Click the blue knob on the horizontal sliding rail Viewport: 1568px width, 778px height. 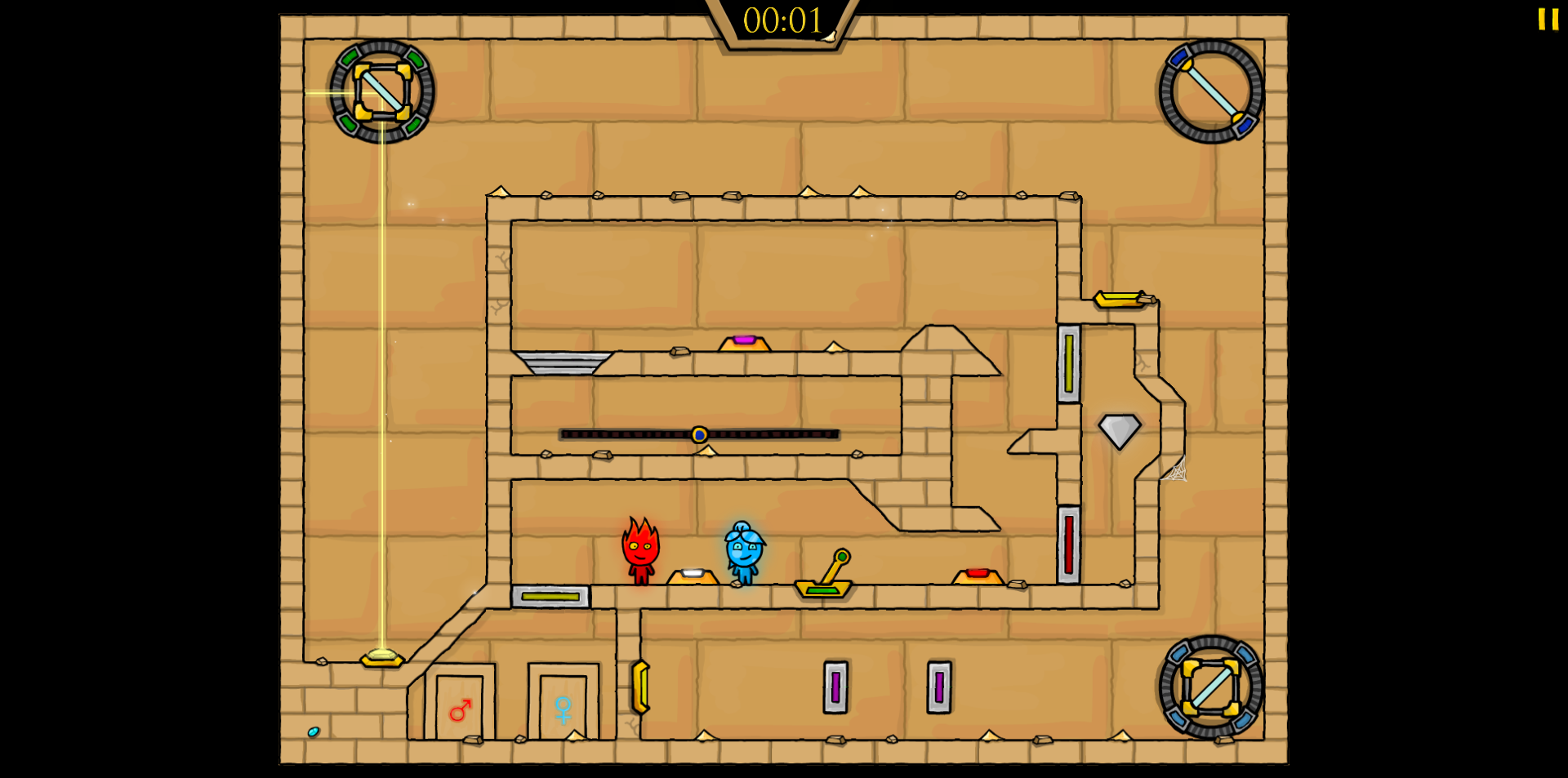[x=700, y=434]
